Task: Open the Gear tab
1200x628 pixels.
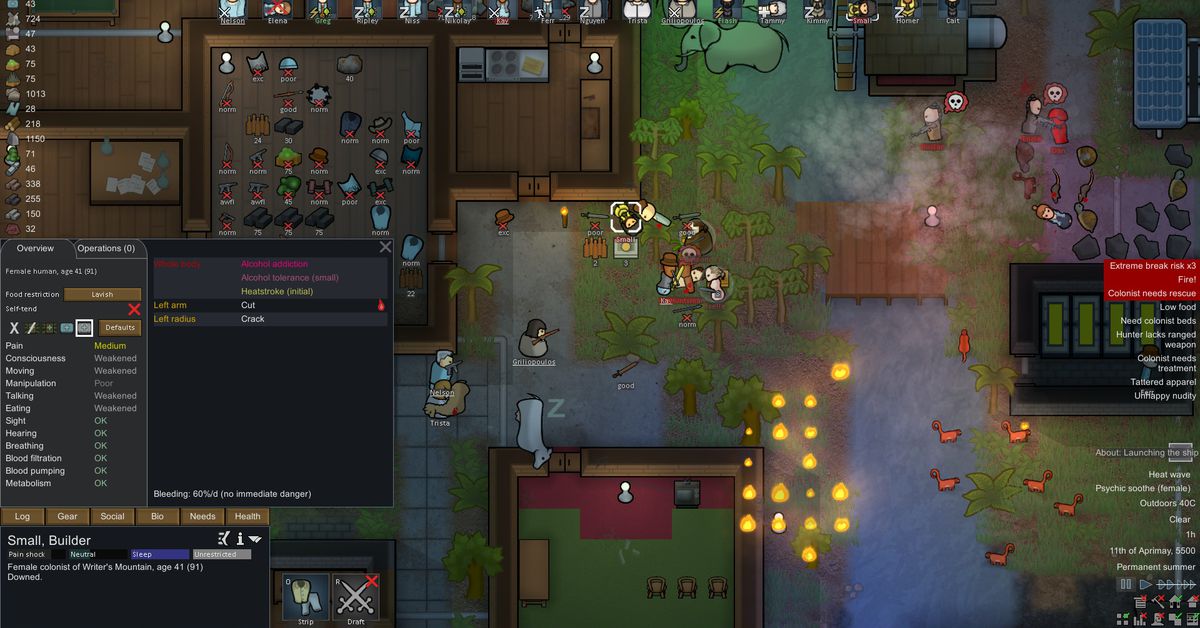Action: [x=67, y=516]
